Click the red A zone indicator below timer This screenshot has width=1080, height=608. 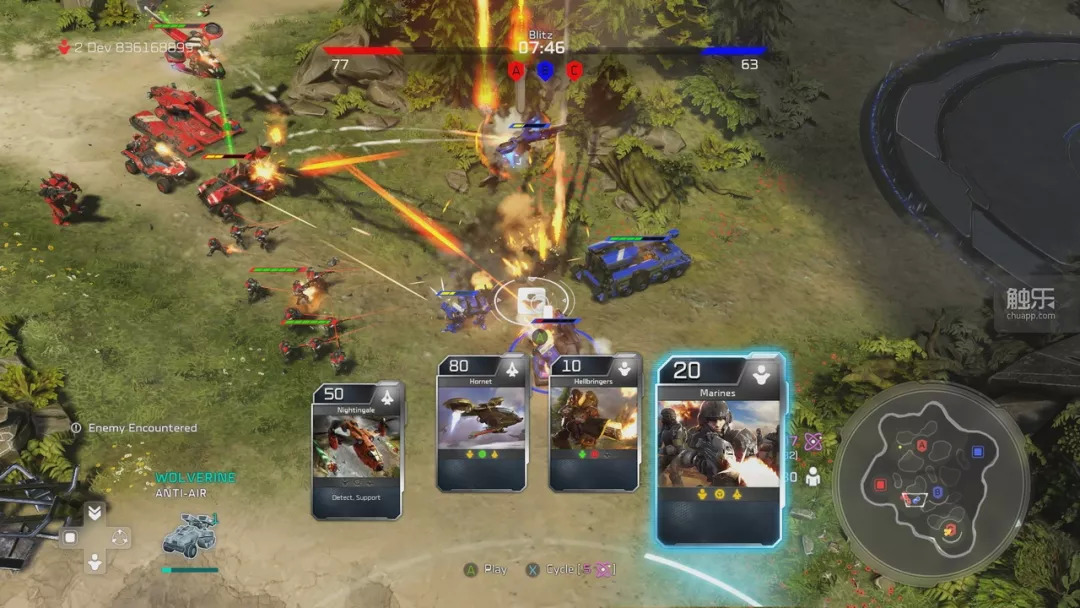pos(516,70)
